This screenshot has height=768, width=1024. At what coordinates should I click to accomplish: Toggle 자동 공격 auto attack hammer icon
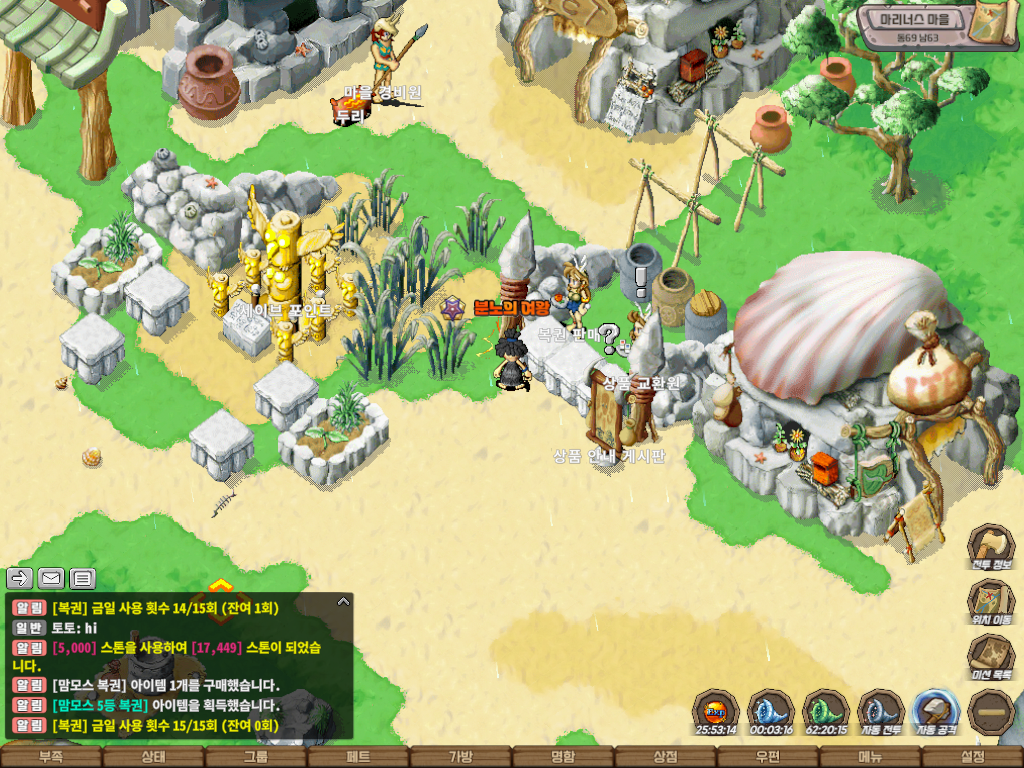coord(936,712)
